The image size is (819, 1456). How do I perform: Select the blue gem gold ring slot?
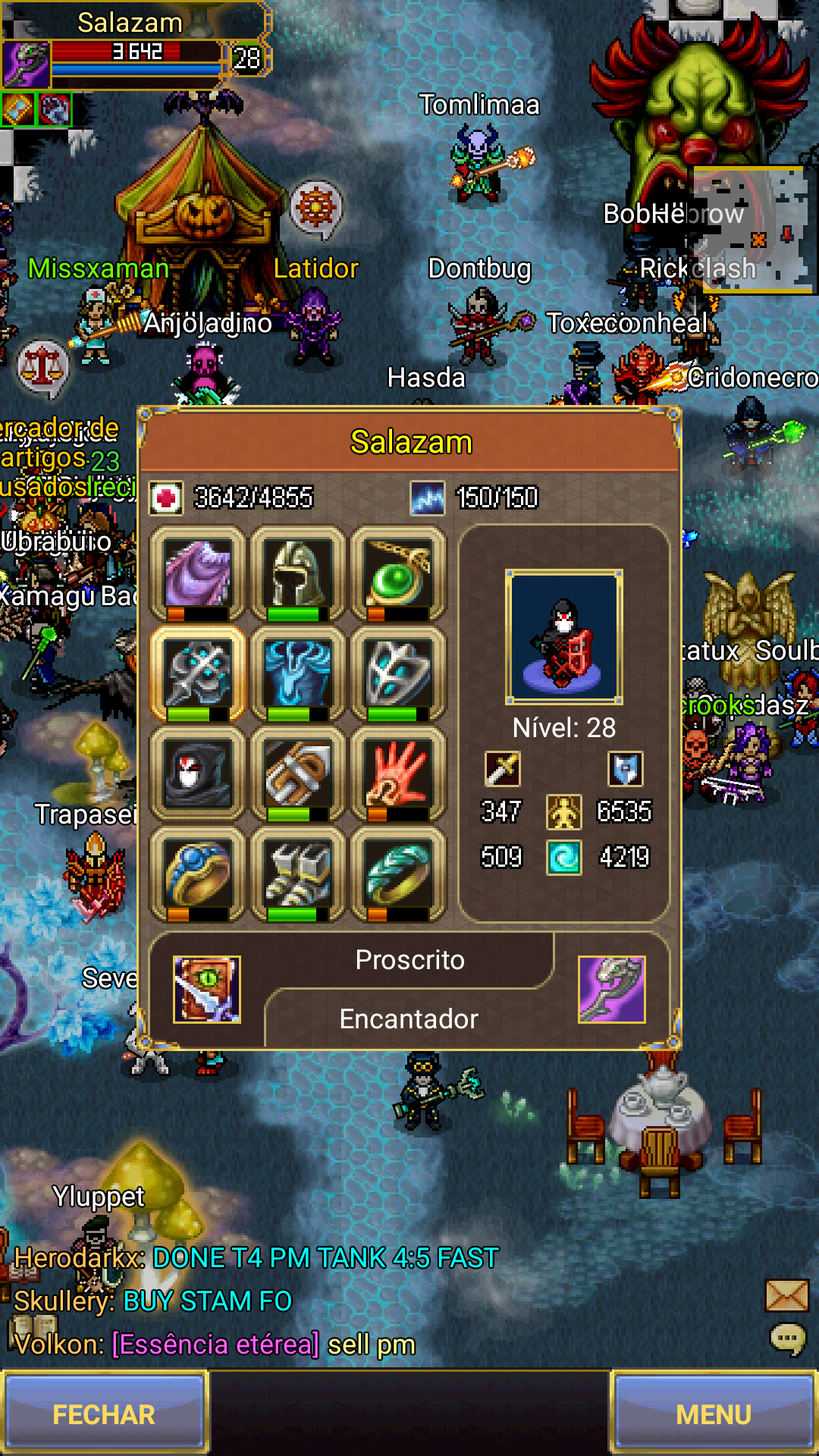click(198, 874)
